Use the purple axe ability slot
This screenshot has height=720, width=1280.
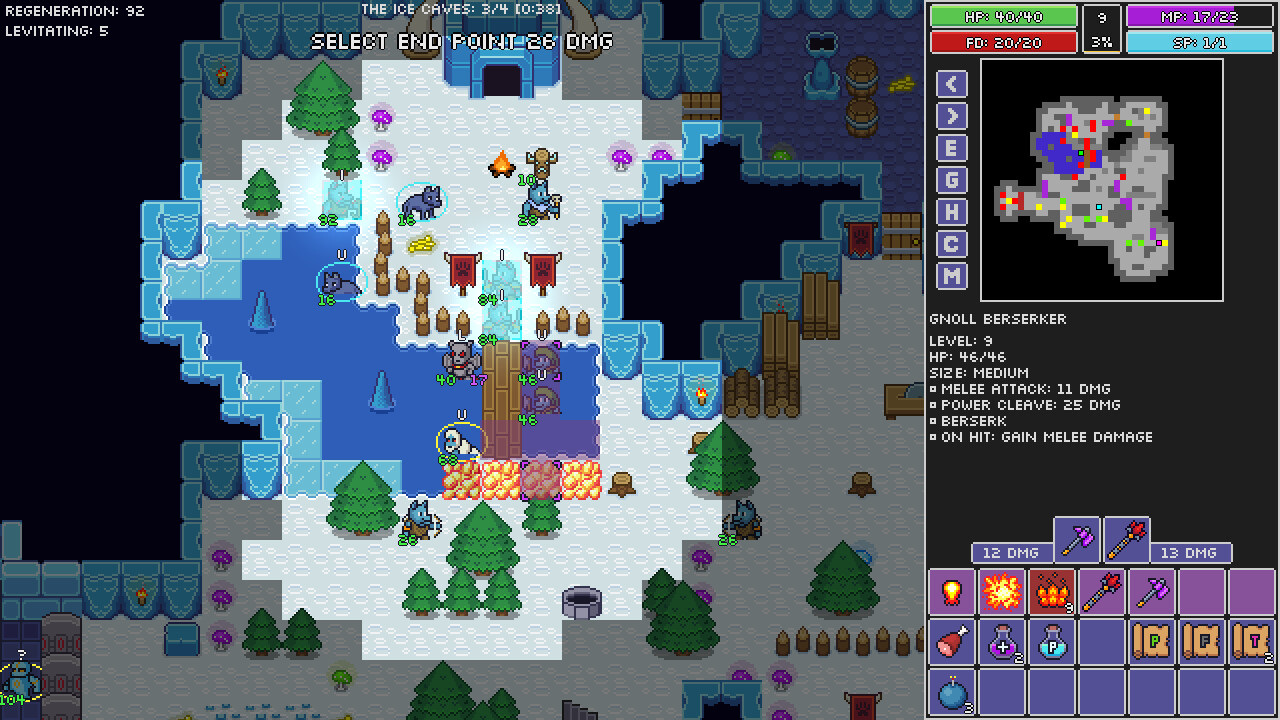pos(1152,592)
